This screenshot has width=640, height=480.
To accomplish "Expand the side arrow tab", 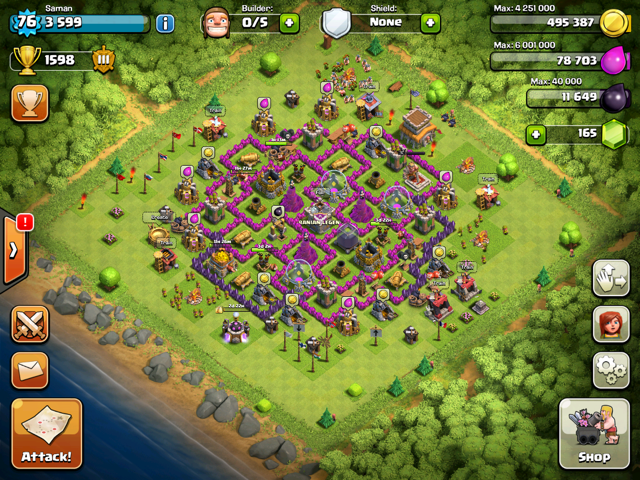I will click(x=12, y=249).
